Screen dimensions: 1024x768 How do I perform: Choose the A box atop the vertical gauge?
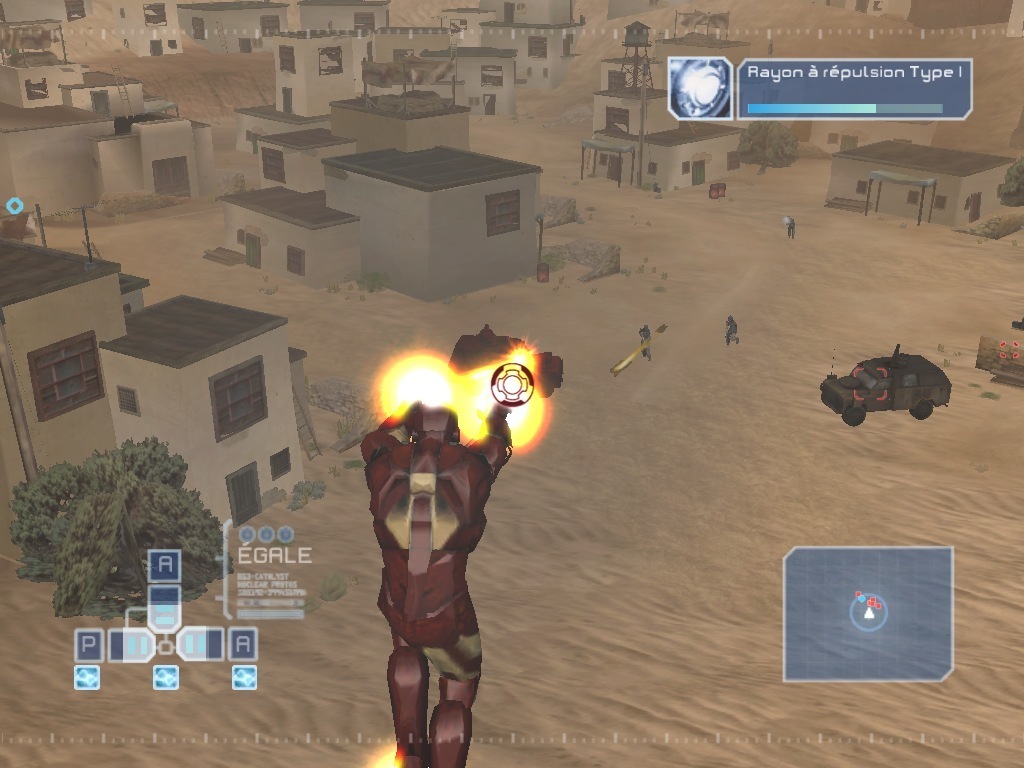coord(165,566)
